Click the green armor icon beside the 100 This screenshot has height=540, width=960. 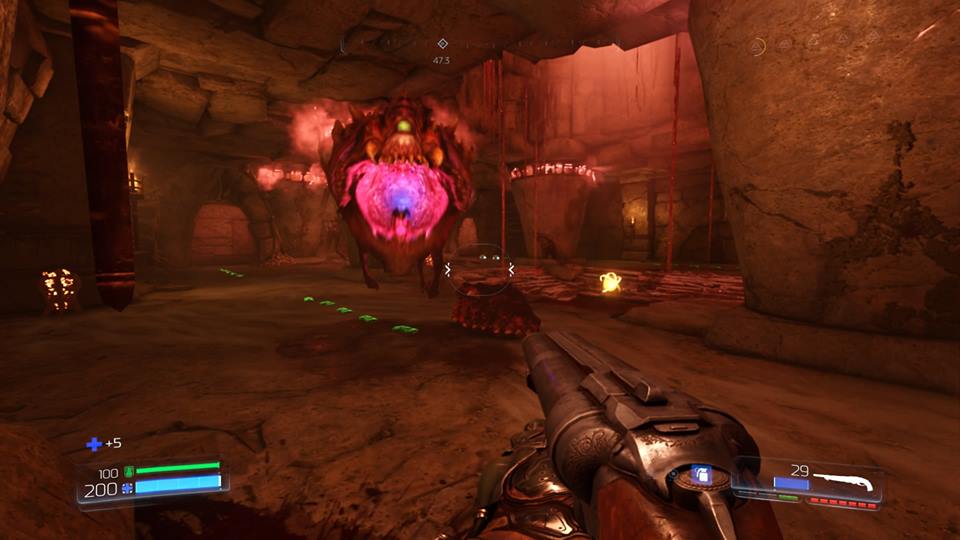pyautogui.click(x=127, y=472)
